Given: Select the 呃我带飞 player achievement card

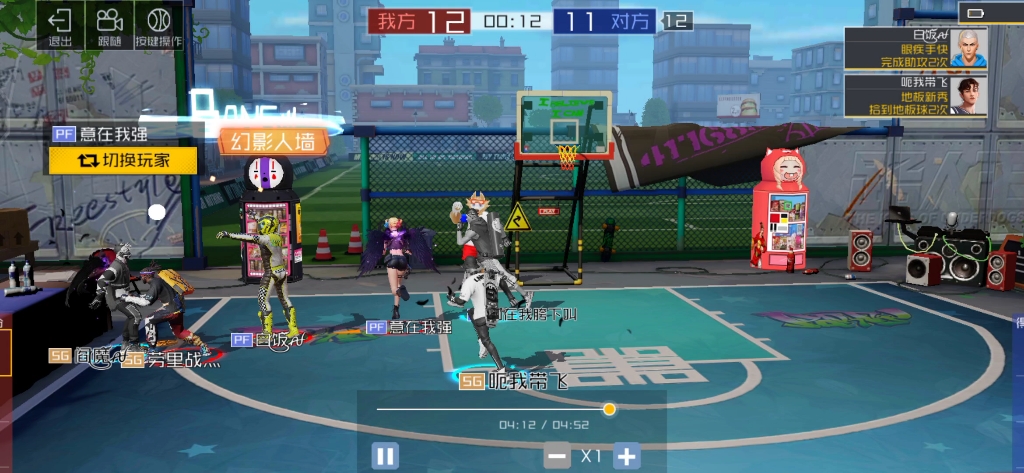Looking at the screenshot, I should (x=916, y=96).
